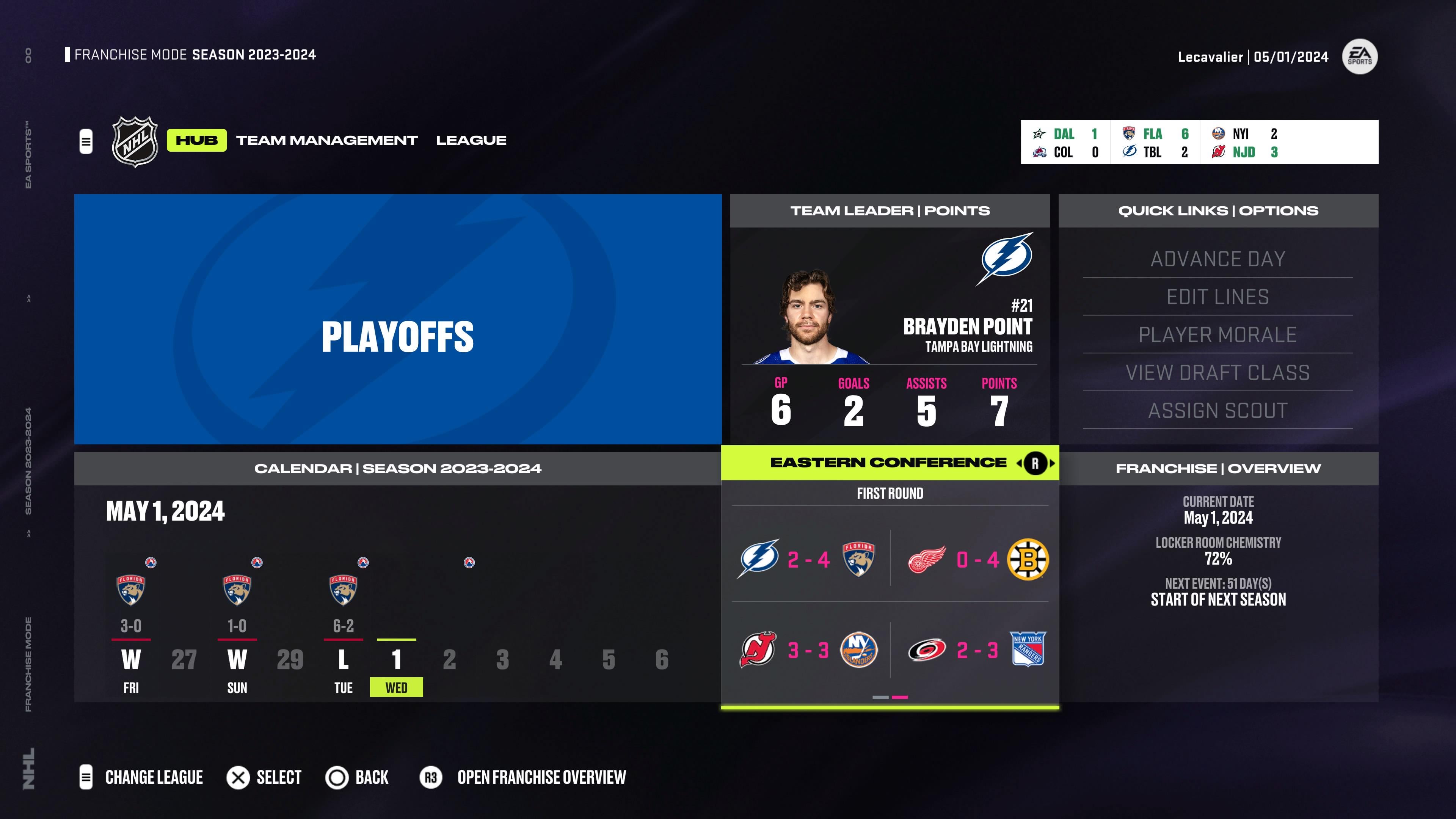
Task: Open the Lightning vs Panthers series
Action: pos(808,560)
